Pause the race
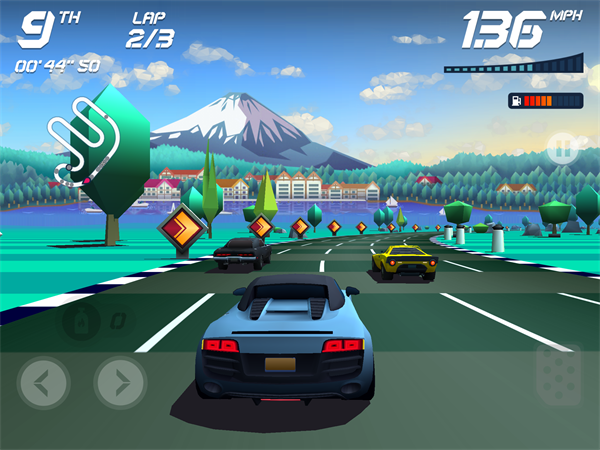 tap(563, 150)
